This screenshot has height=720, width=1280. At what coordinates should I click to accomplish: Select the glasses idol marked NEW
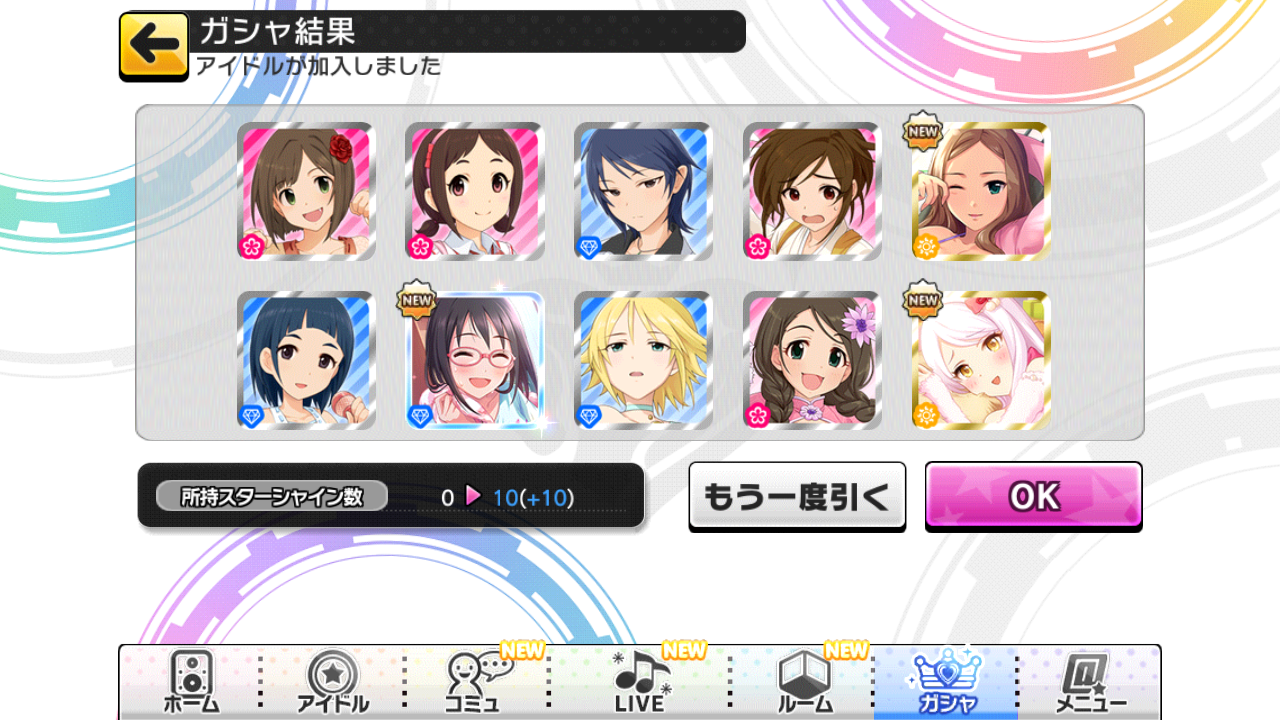(x=474, y=360)
